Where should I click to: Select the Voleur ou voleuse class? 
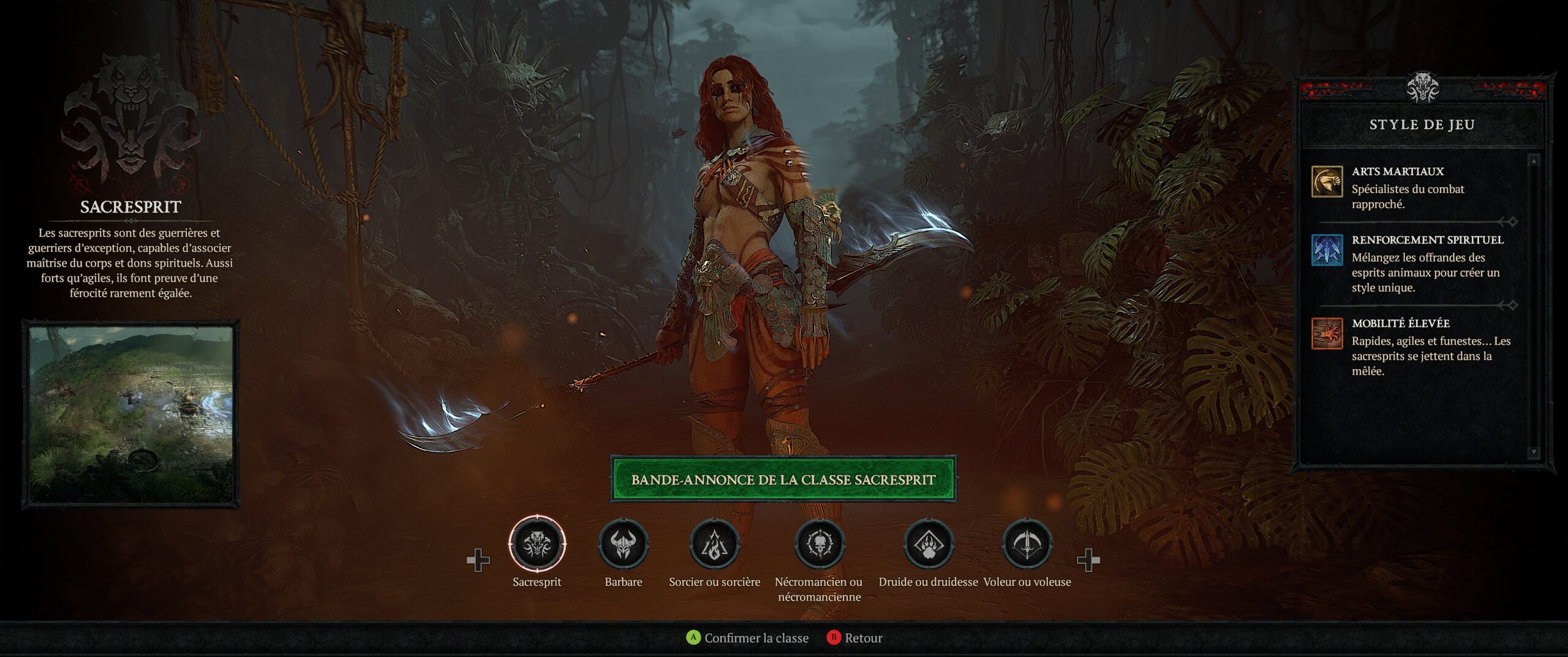pos(1027,544)
